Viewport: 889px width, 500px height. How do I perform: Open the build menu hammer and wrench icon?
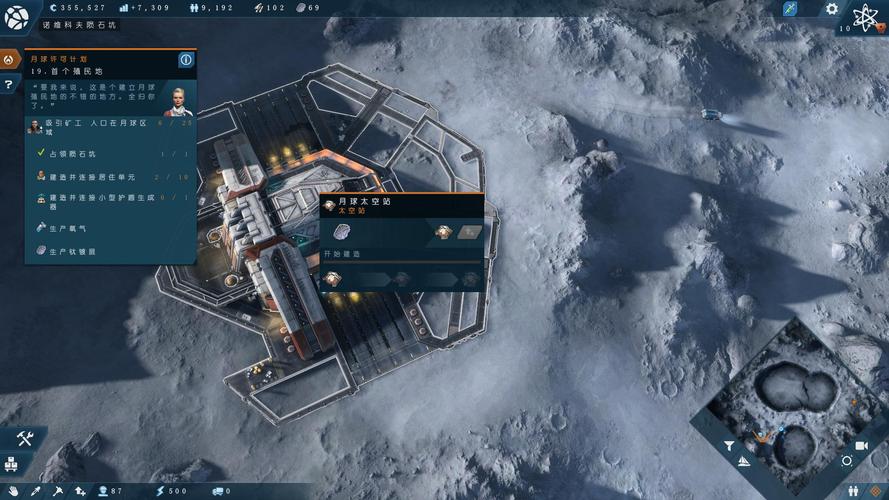point(26,438)
